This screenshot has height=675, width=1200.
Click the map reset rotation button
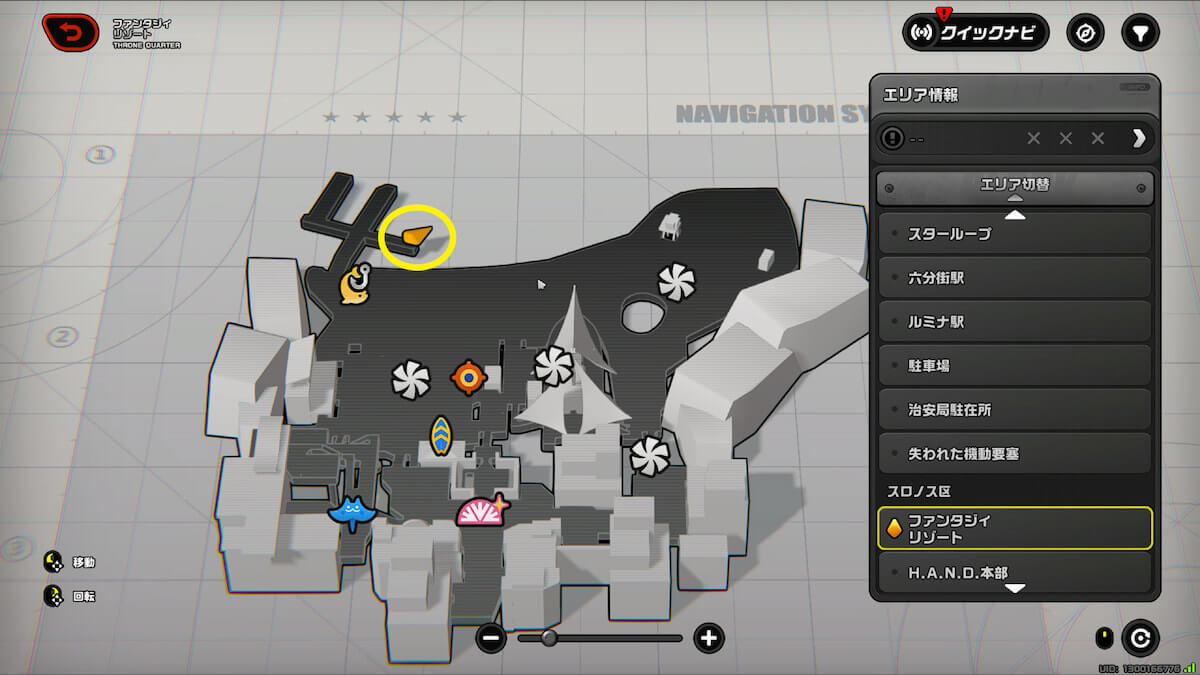pyautogui.click(x=1141, y=637)
